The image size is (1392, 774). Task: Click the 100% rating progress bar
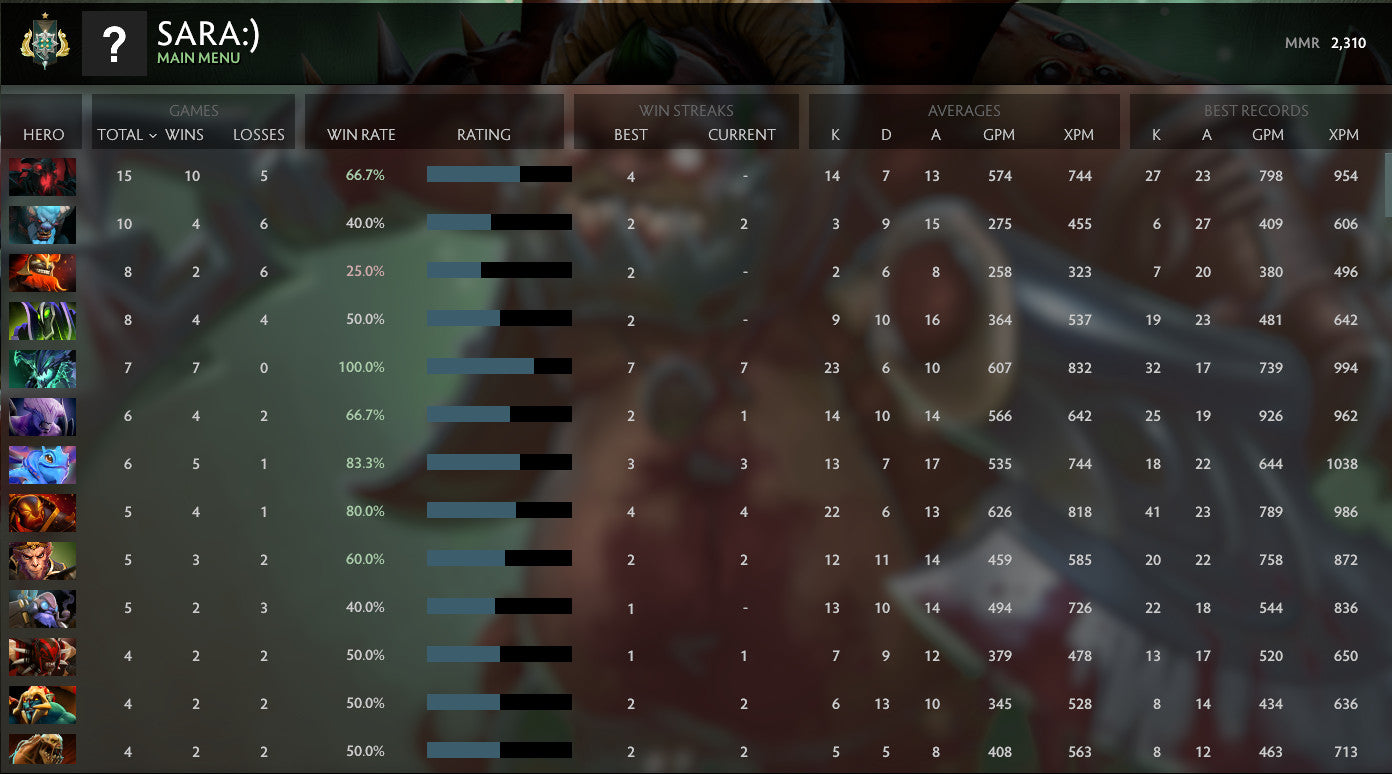(x=498, y=367)
